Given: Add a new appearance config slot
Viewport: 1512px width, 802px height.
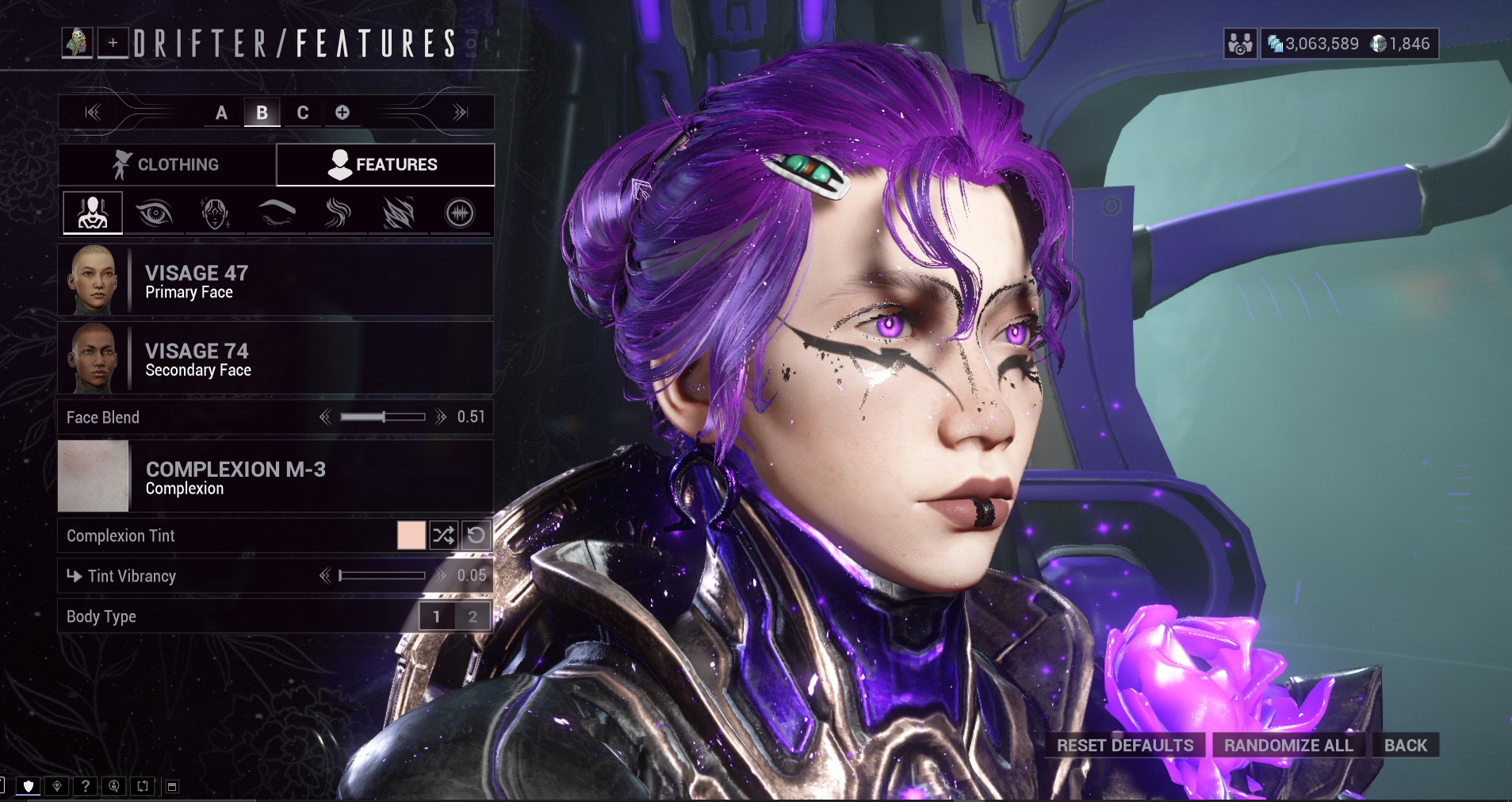Looking at the screenshot, I should [343, 113].
